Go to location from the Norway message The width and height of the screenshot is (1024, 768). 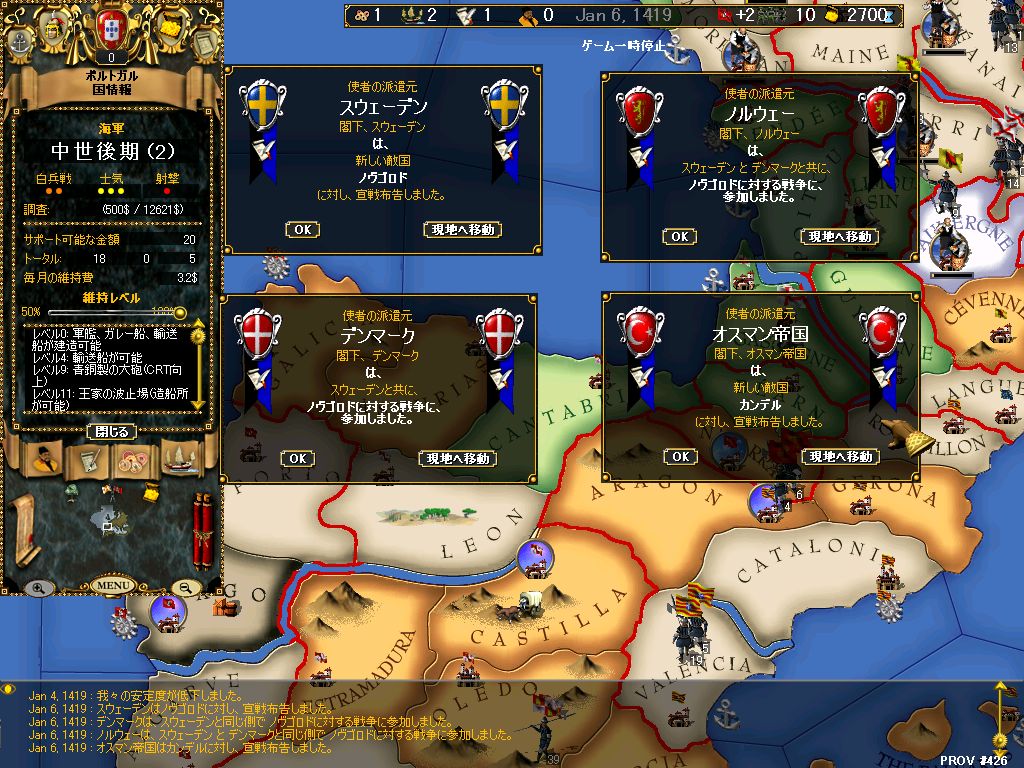pos(838,237)
